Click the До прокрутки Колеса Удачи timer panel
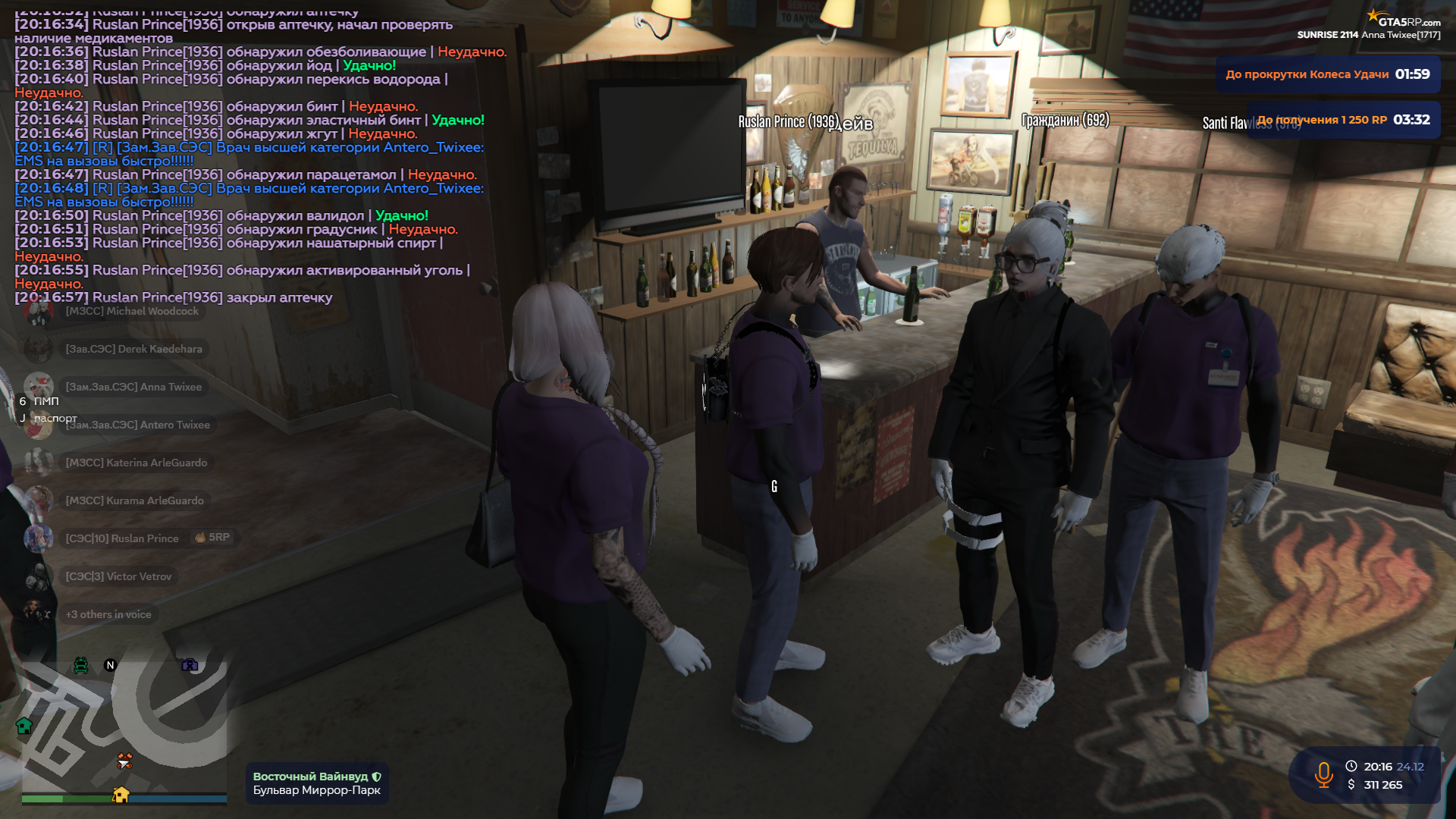Image resolution: width=1456 pixels, height=819 pixels. click(x=1327, y=75)
